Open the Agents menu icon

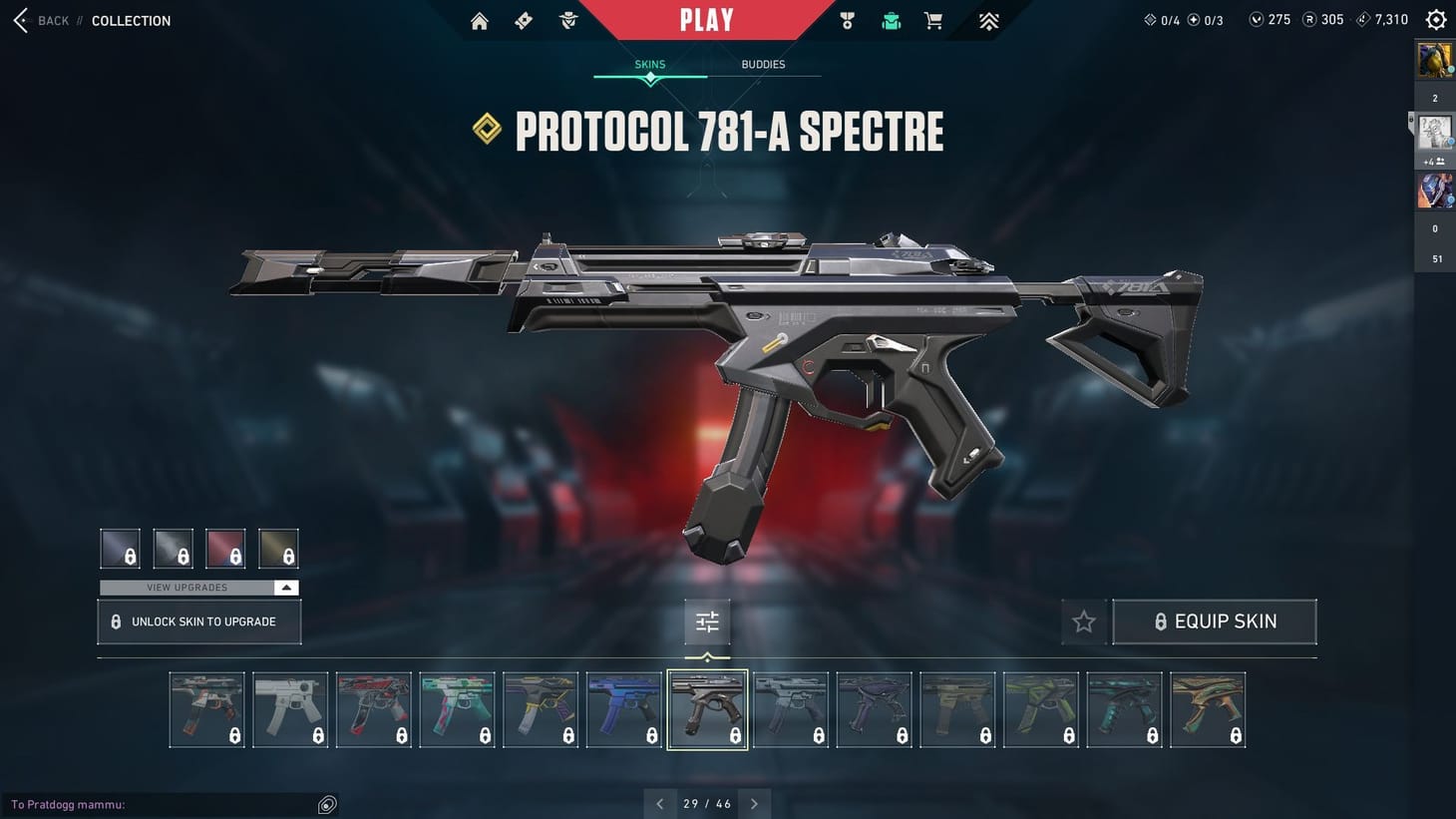pyautogui.click(x=567, y=20)
